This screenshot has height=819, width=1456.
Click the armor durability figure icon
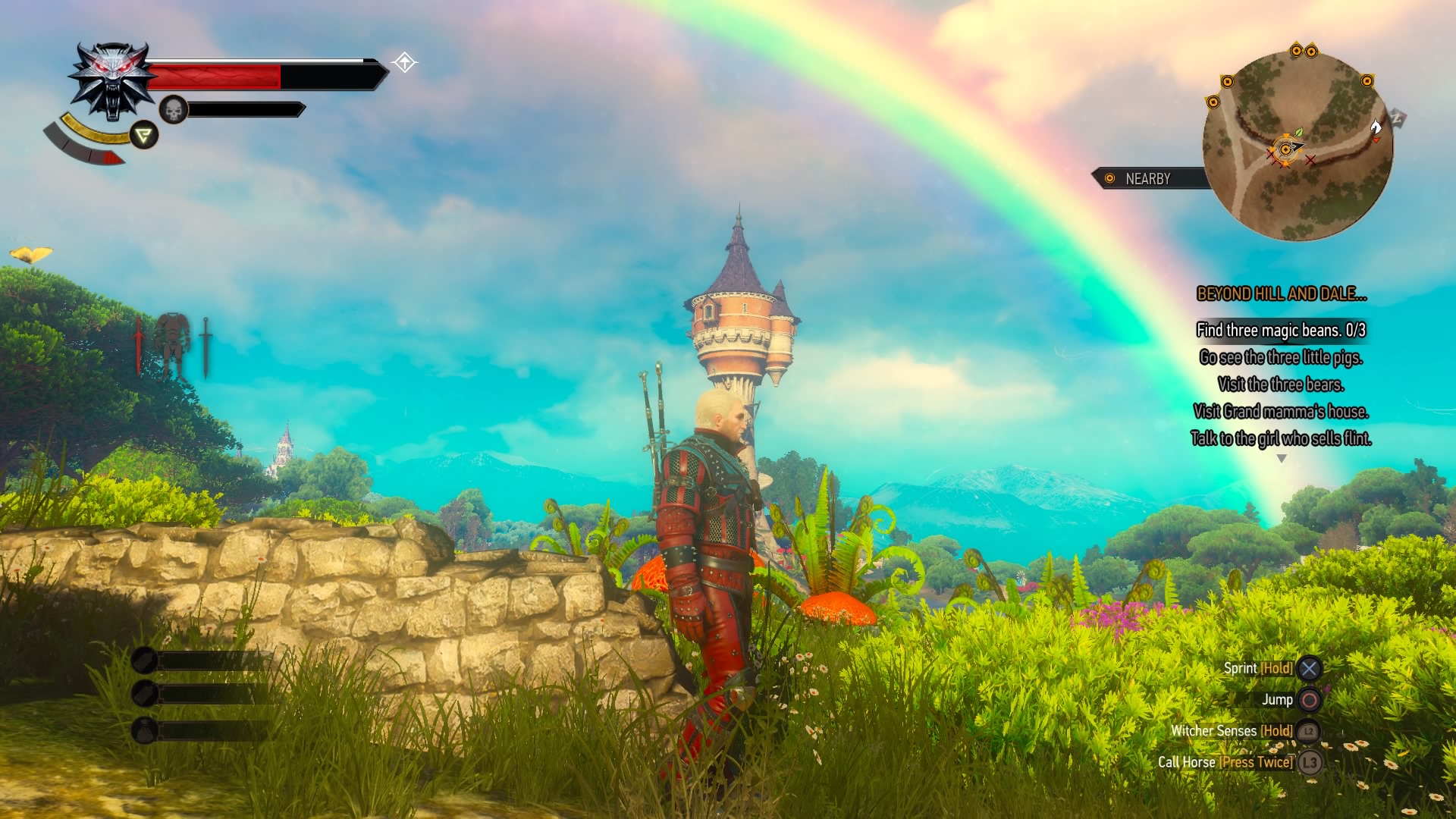(172, 345)
